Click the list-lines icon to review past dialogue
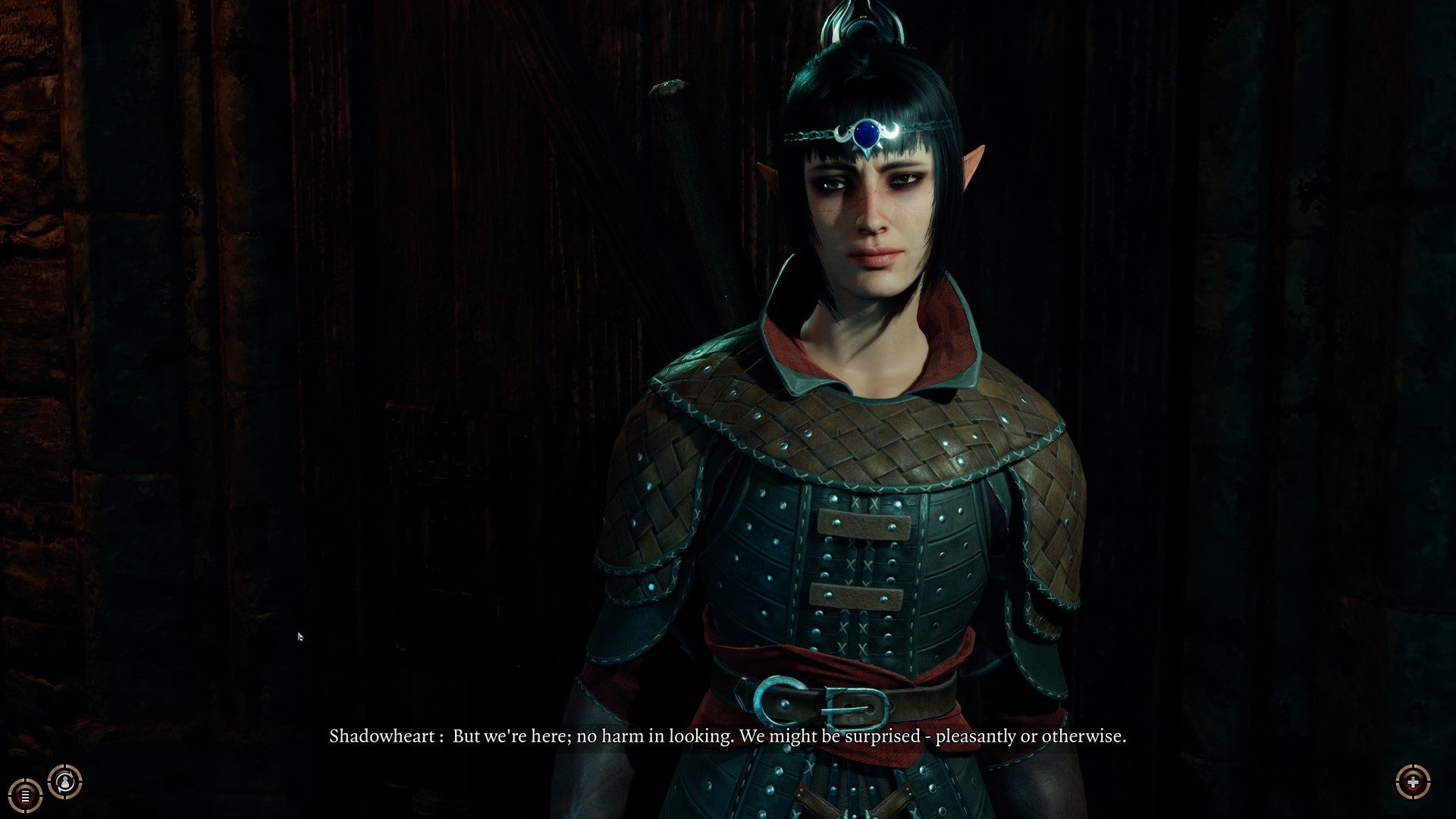This screenshot has width=1456, height=819. pos(24,795)
